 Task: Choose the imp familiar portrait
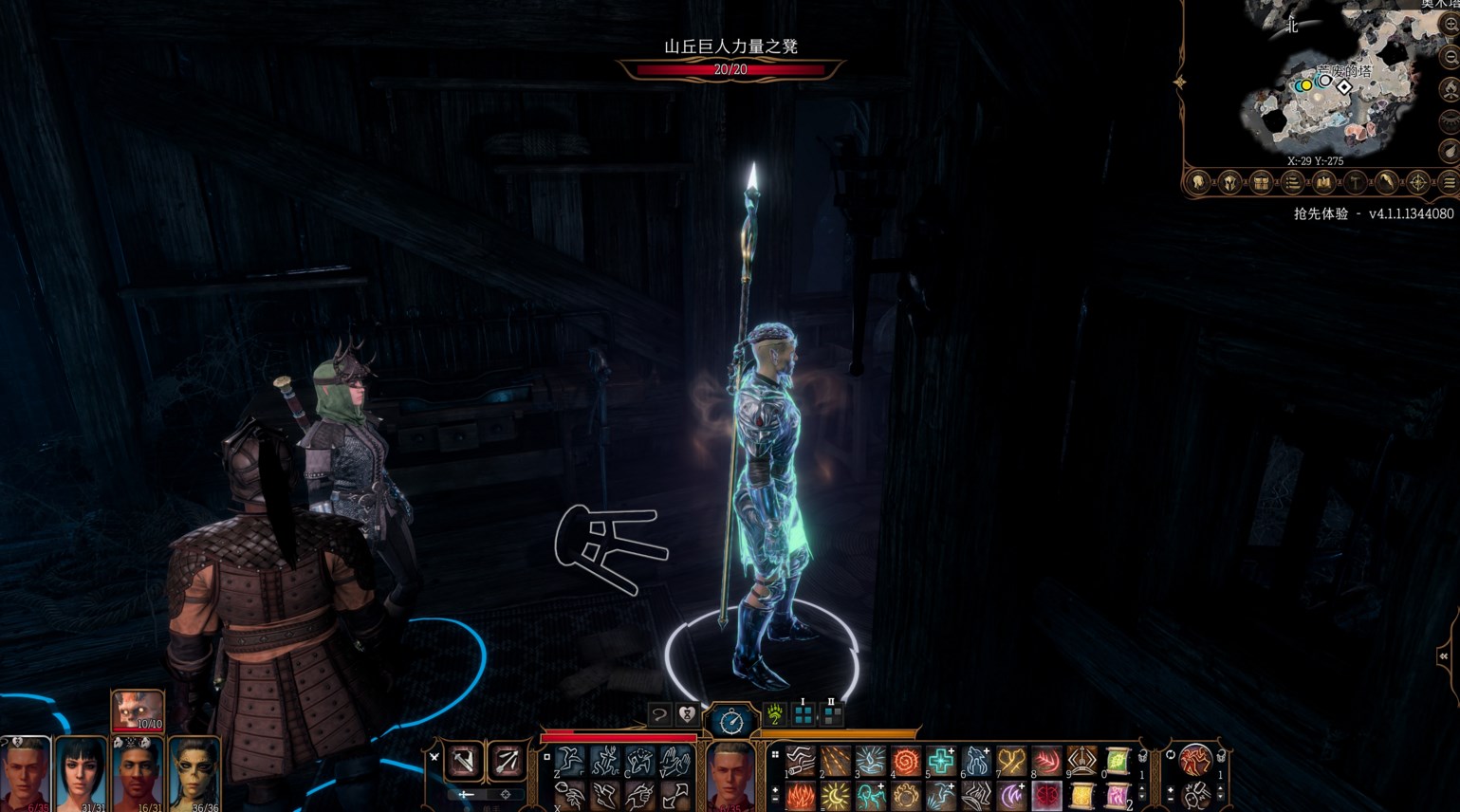138,710
